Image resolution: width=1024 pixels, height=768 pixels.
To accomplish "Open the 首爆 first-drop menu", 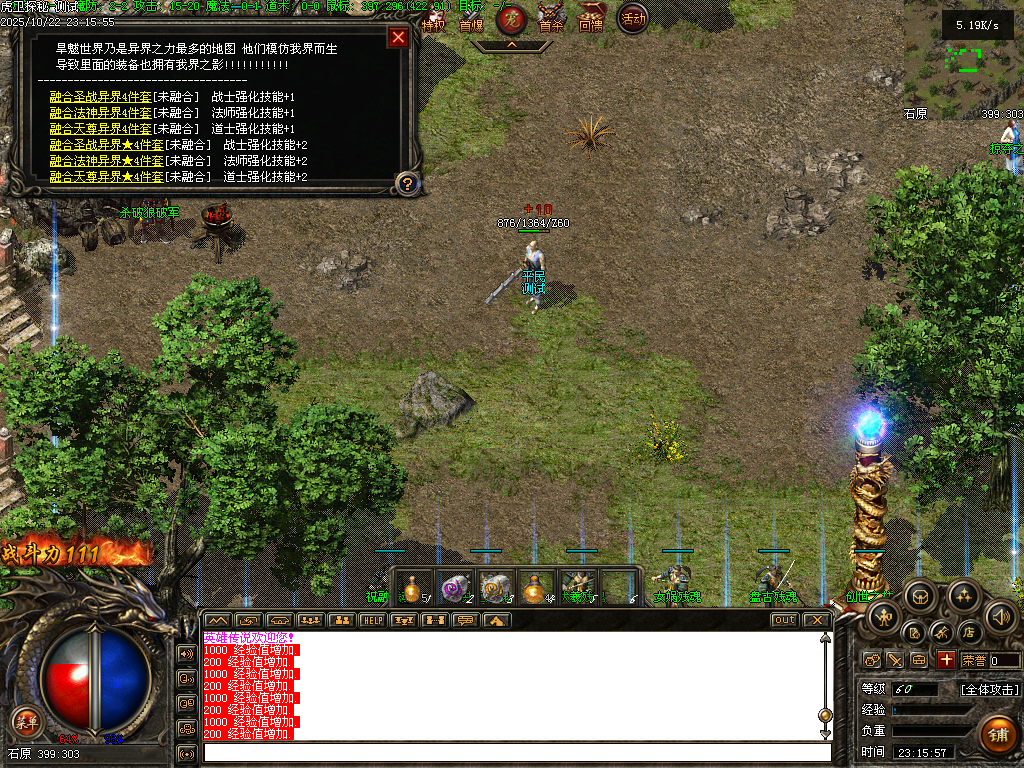I will (471, 18).
